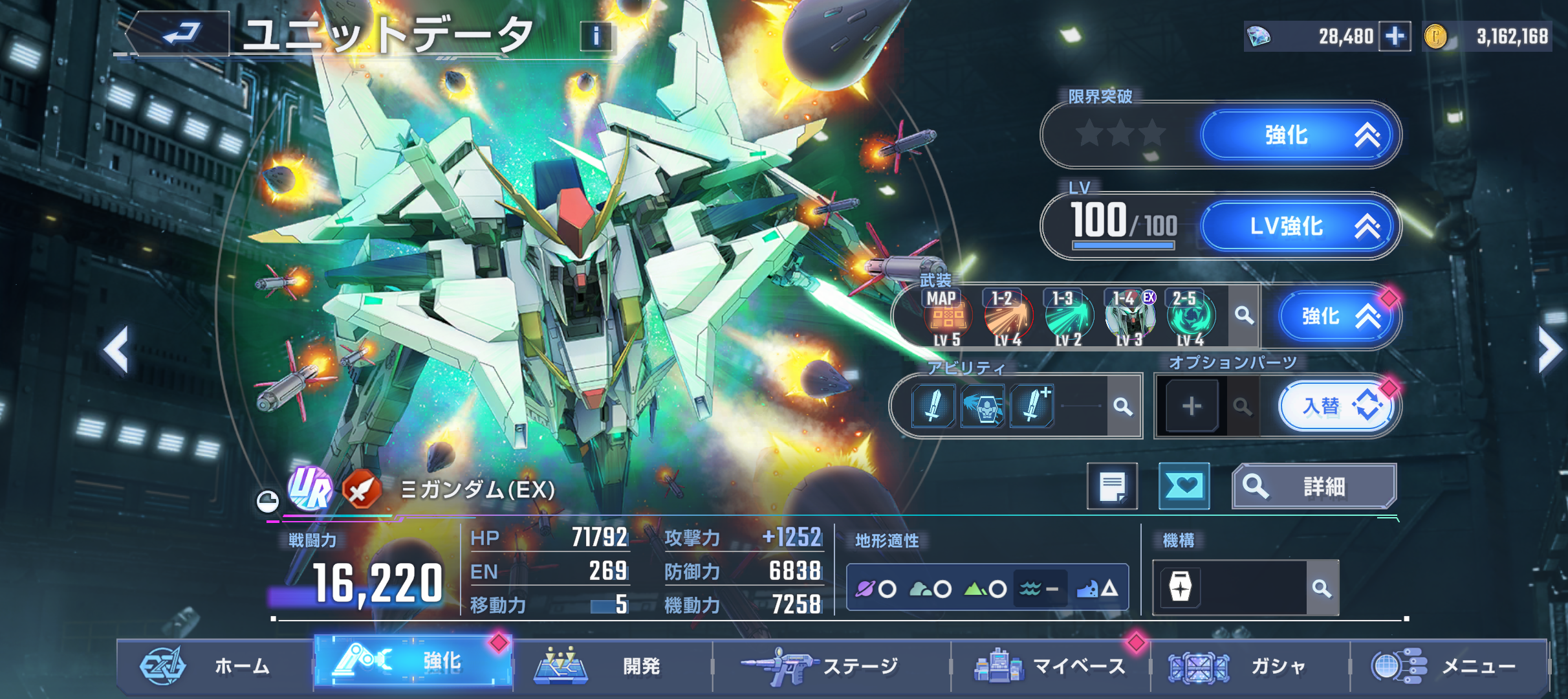Image resolution: width=1568 pixels, height=699 pixels.
Task: Add an option part in the empty plus slot
Action: point(1192,406)
